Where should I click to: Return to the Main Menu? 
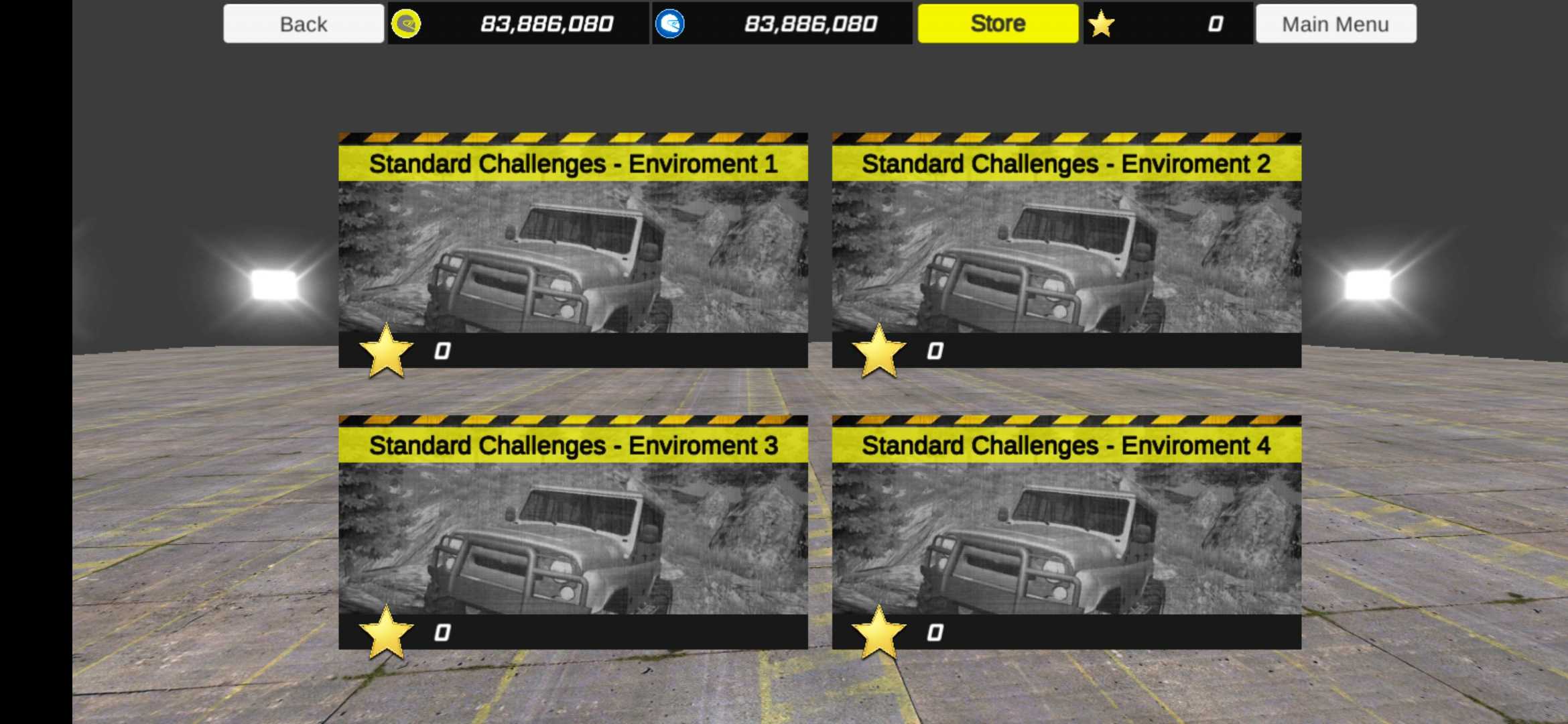click(1335, 24)
